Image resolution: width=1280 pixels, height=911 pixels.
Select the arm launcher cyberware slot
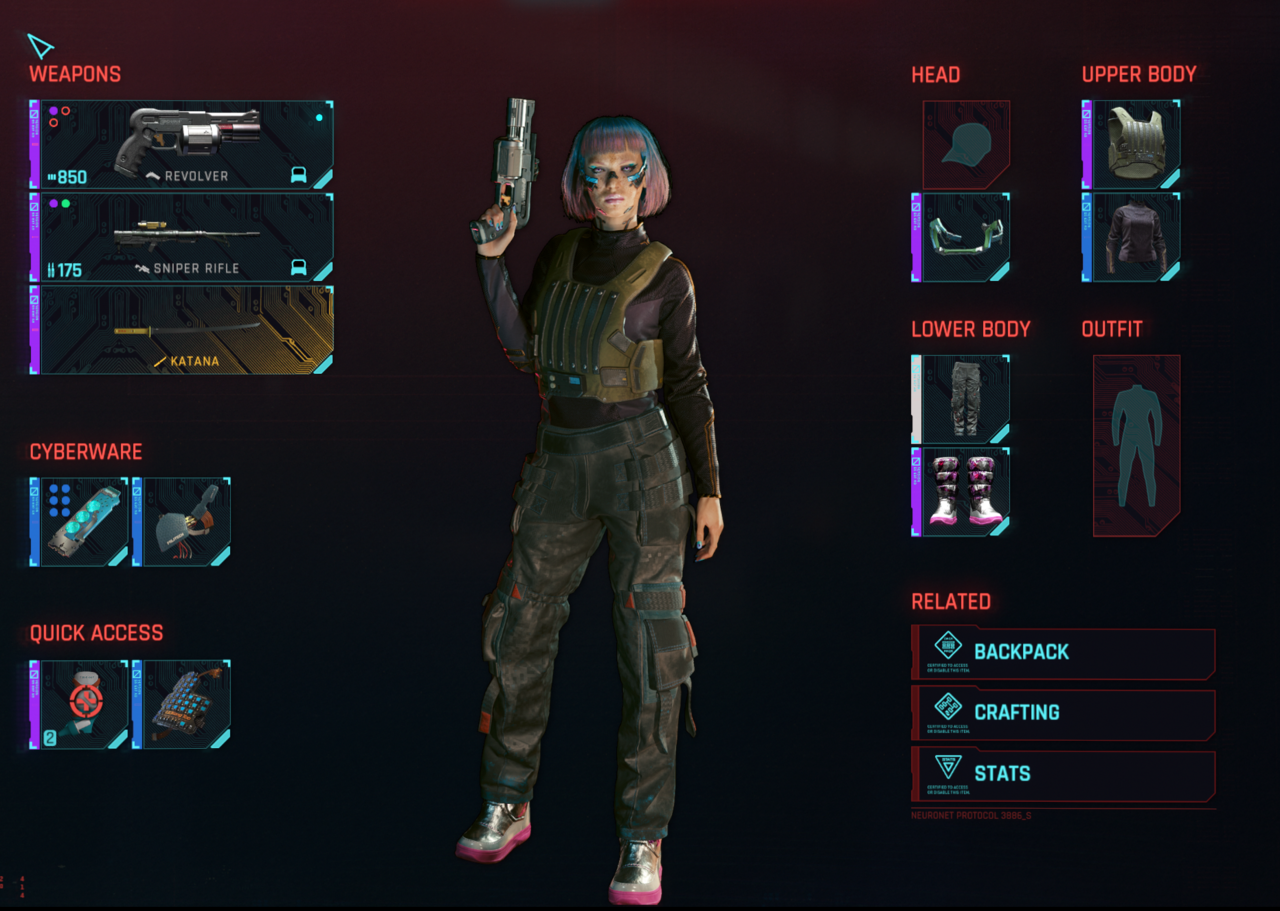click(187, 522)
